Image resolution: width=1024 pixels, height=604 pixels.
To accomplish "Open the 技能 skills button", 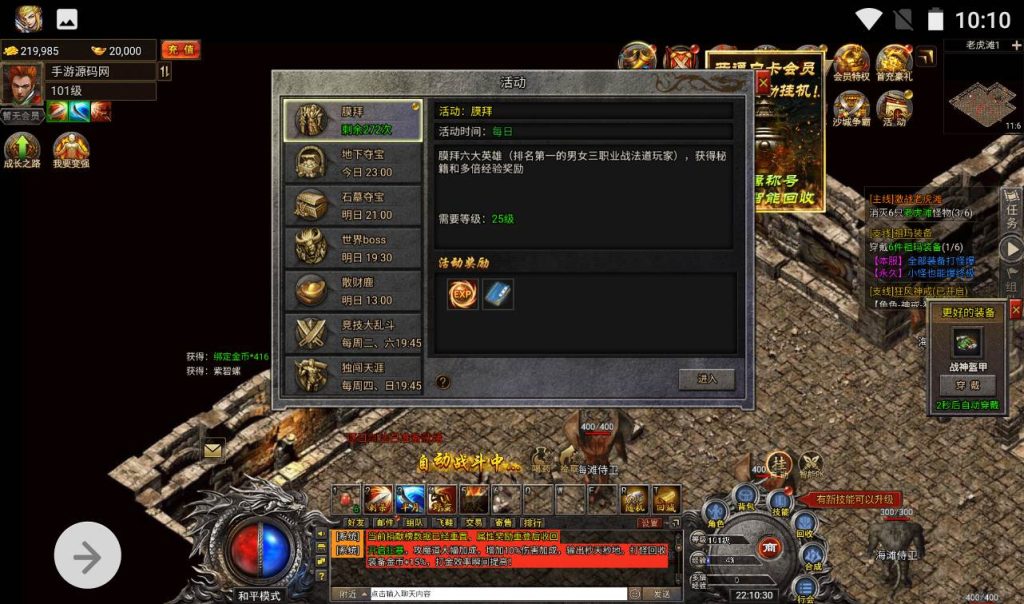I will (x=779, y=503).
